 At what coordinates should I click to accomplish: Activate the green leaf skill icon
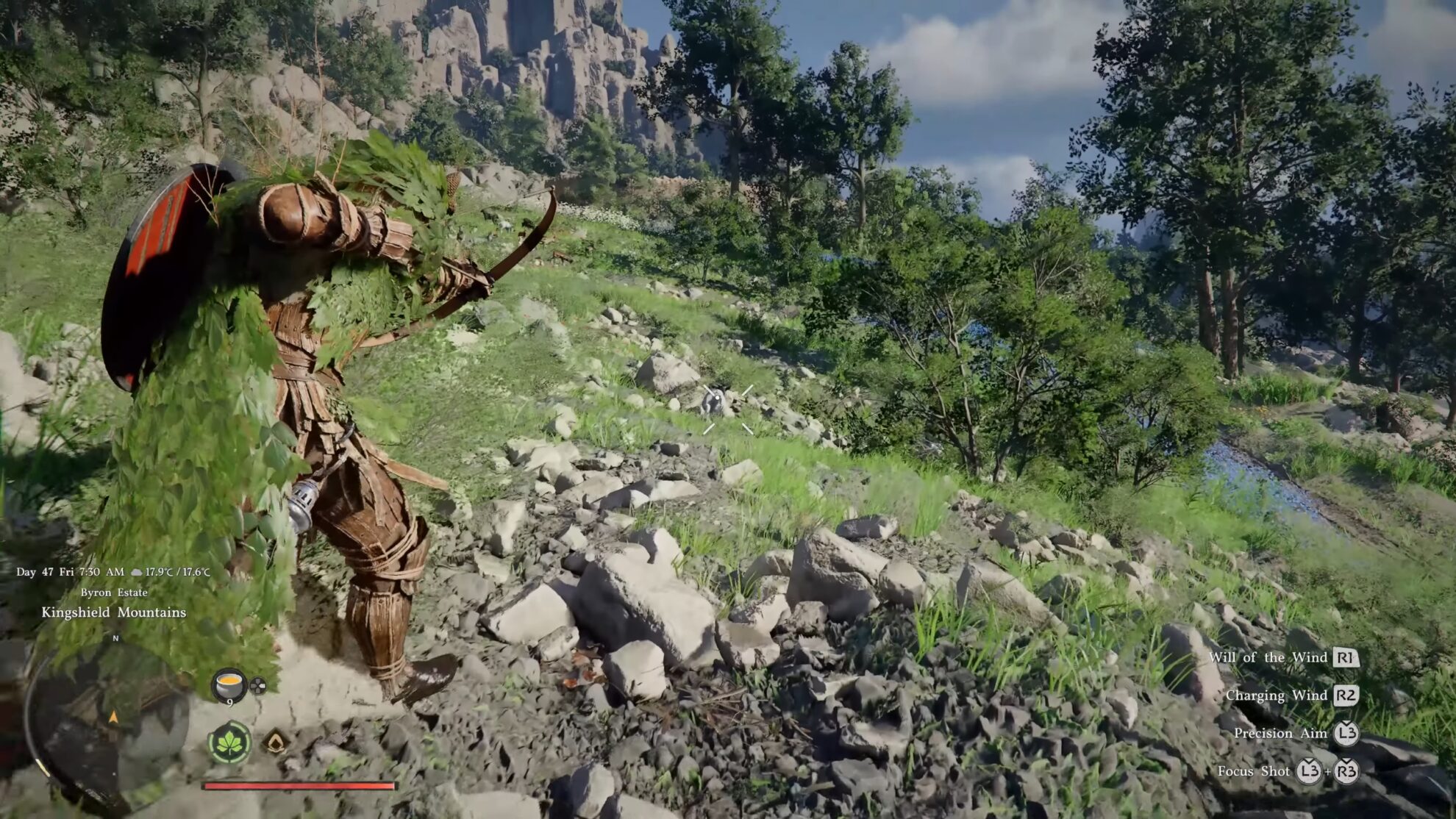[x=229, y=743]
